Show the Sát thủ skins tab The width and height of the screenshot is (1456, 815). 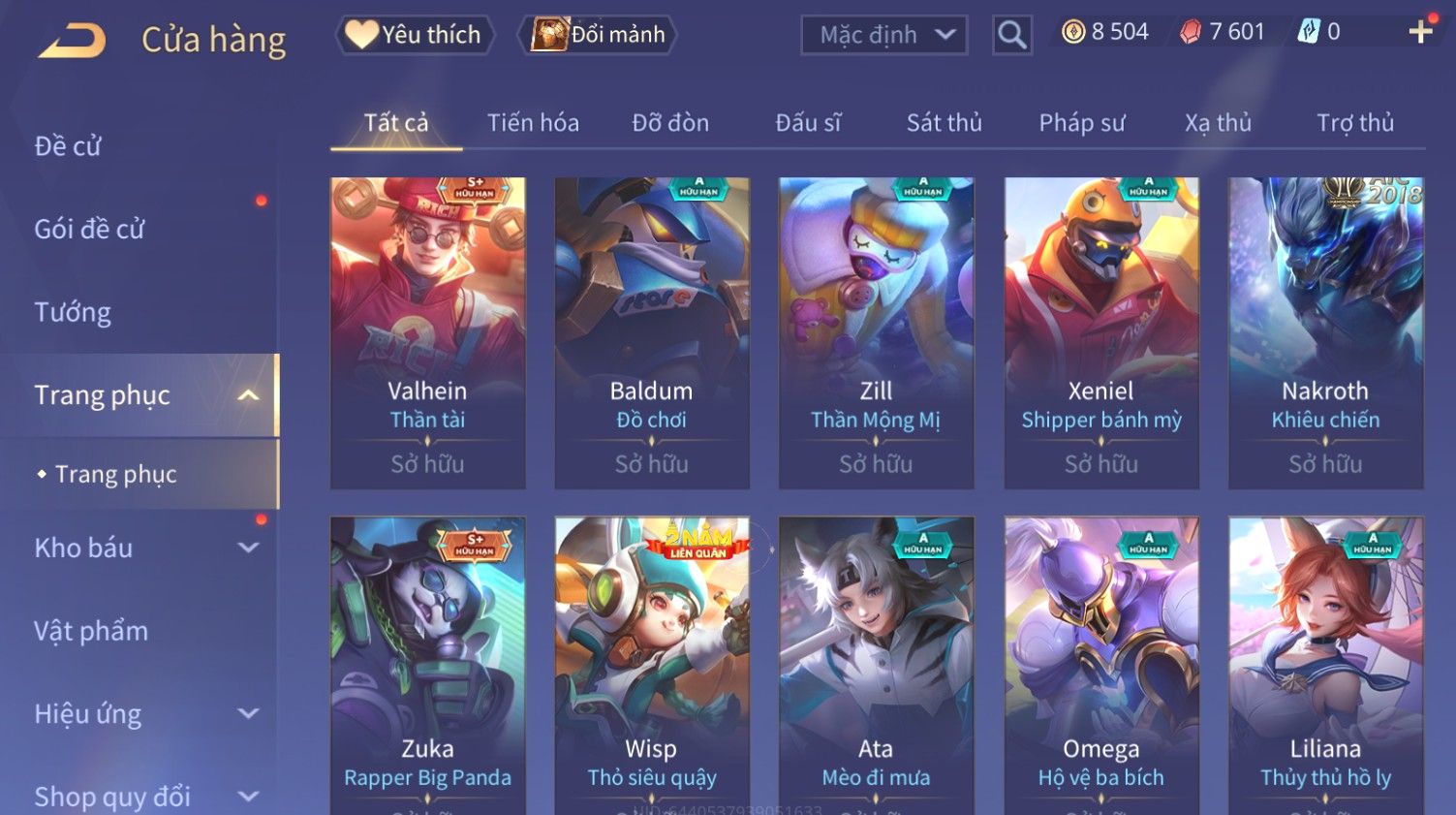point(944,123)
